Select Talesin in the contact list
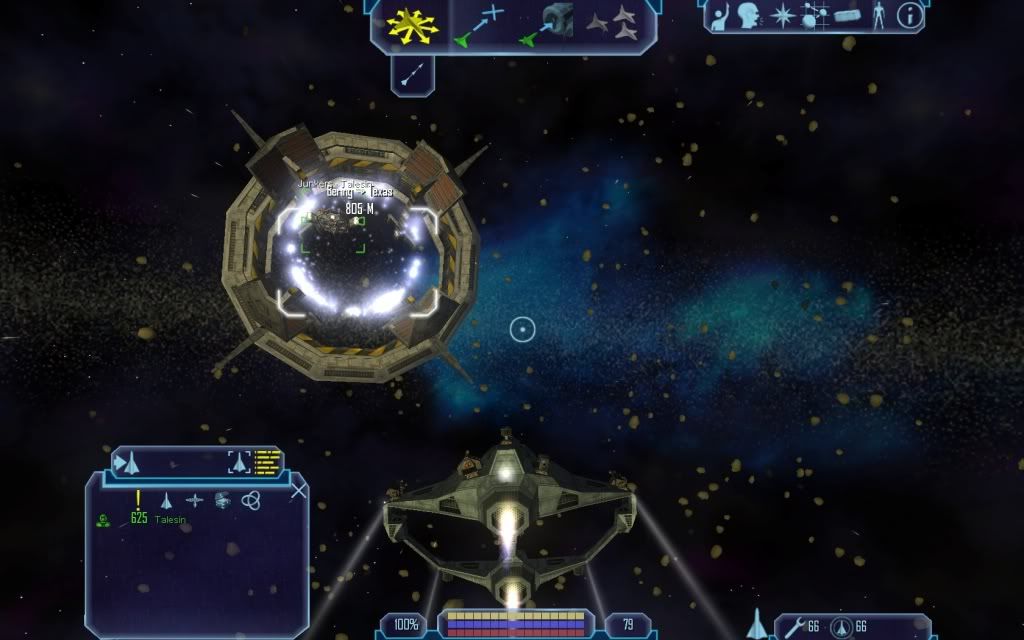The image size is (1024, 640). click(x=170, y=520)
